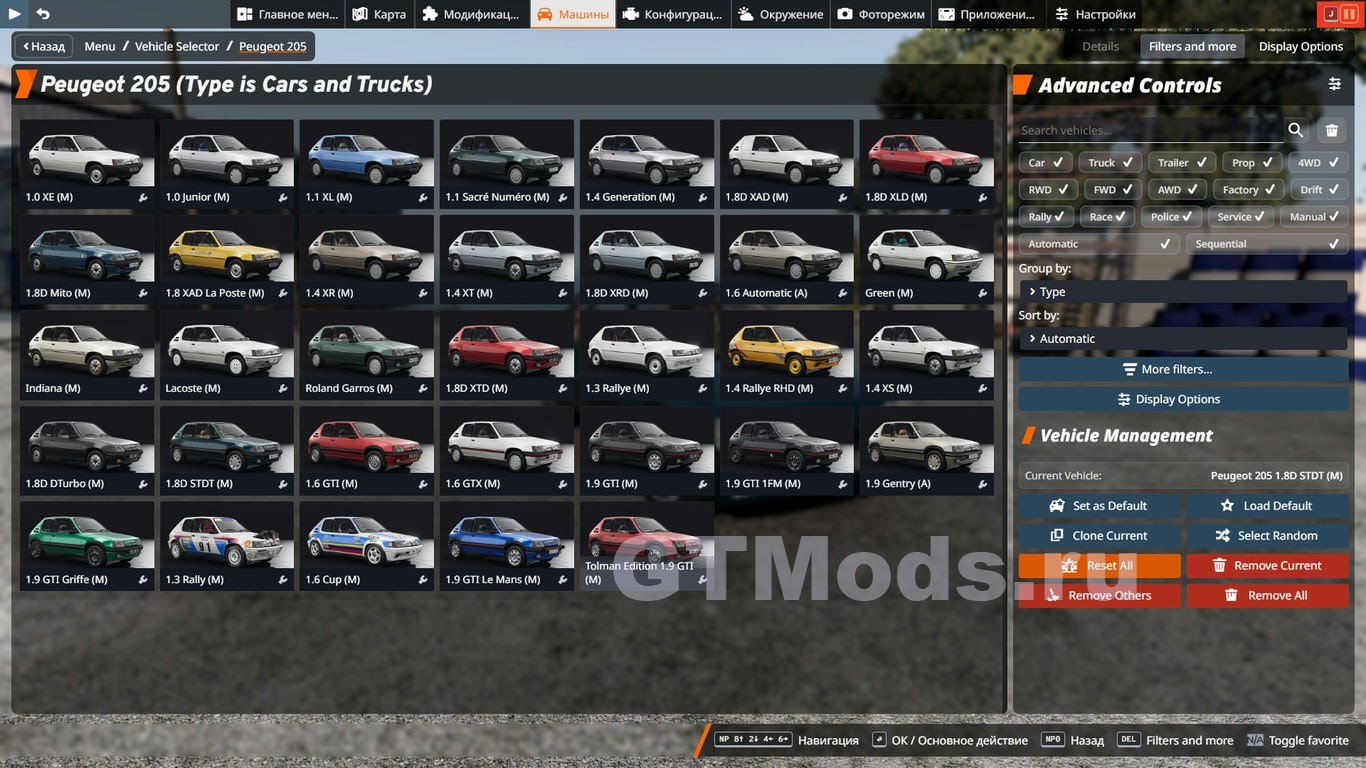
Task: Toggle the Truck filter checkbox
Action: (x=1110, y=162)
